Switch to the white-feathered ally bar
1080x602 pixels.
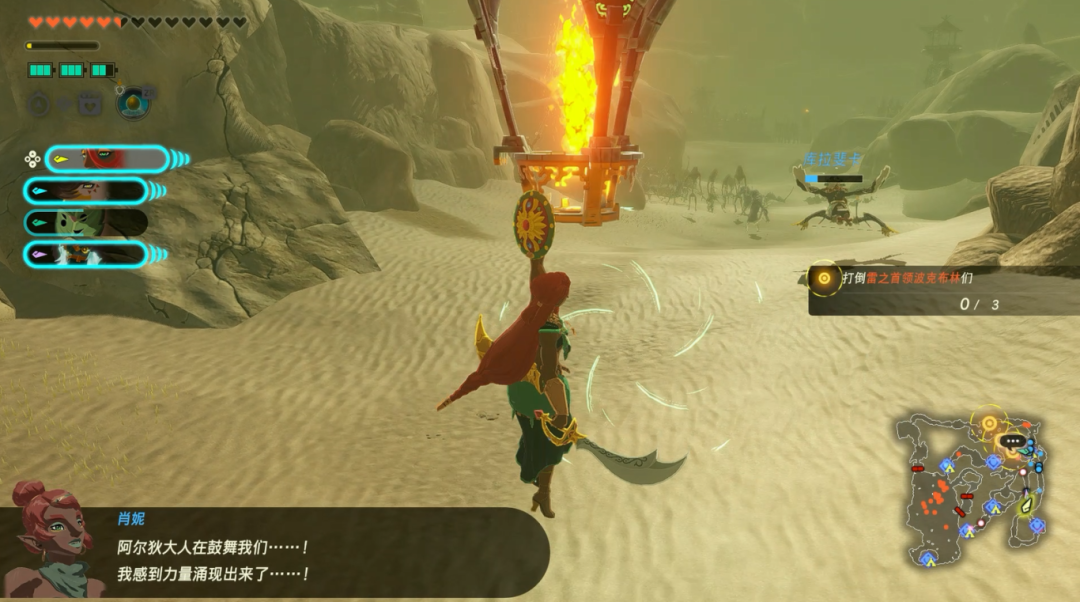(86, 254)
